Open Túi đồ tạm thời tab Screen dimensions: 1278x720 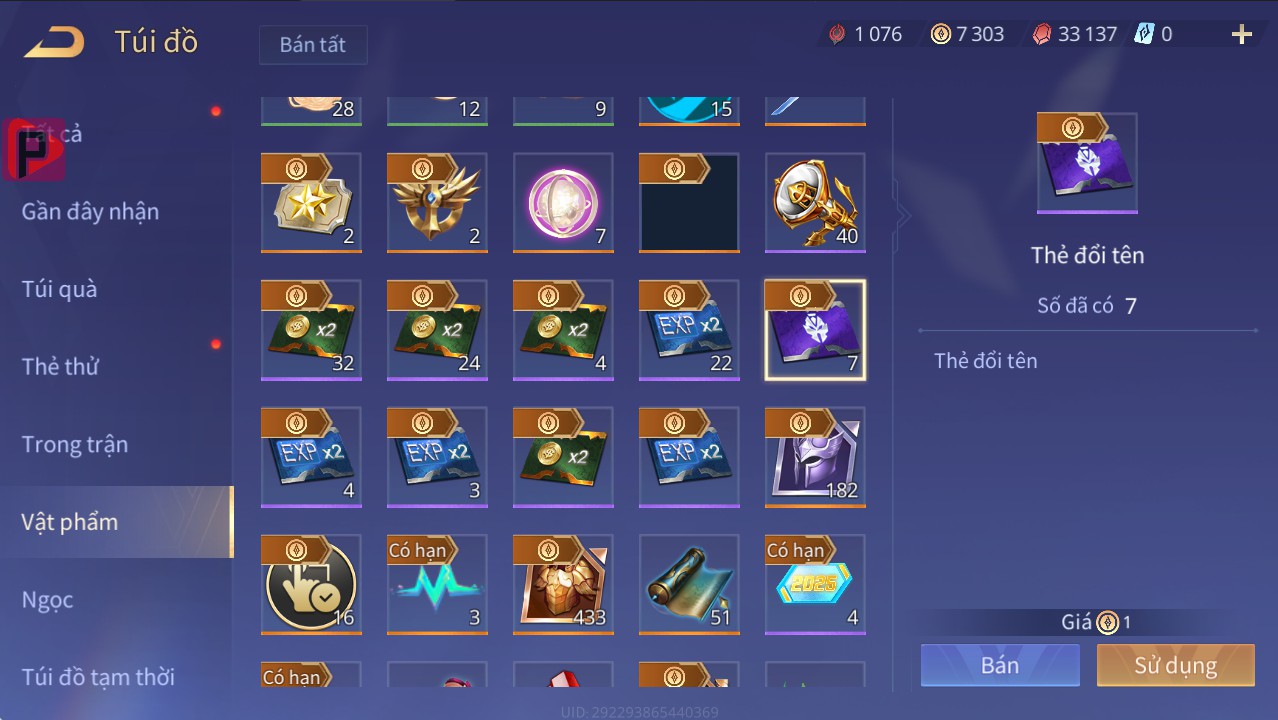coord(98,677)
